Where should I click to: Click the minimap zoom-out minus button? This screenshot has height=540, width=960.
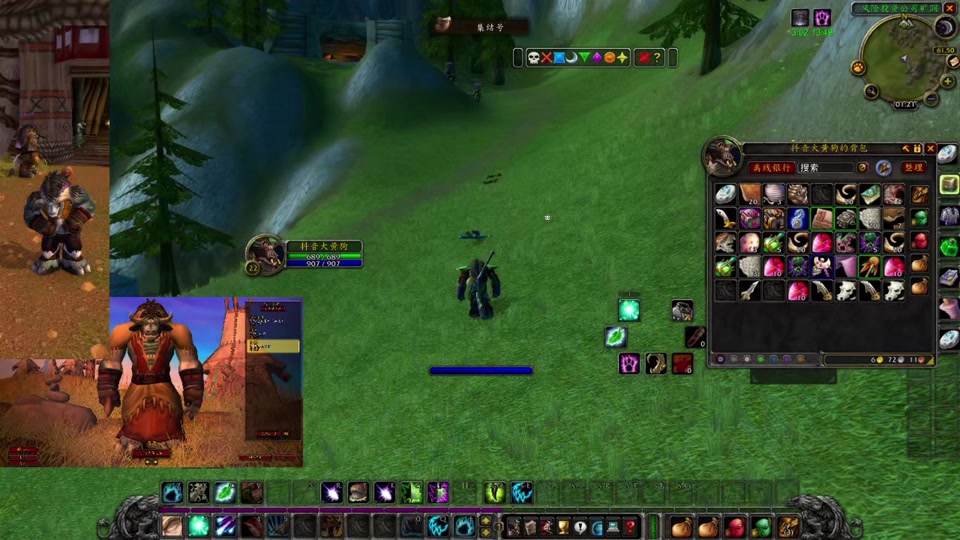[932, 99]
